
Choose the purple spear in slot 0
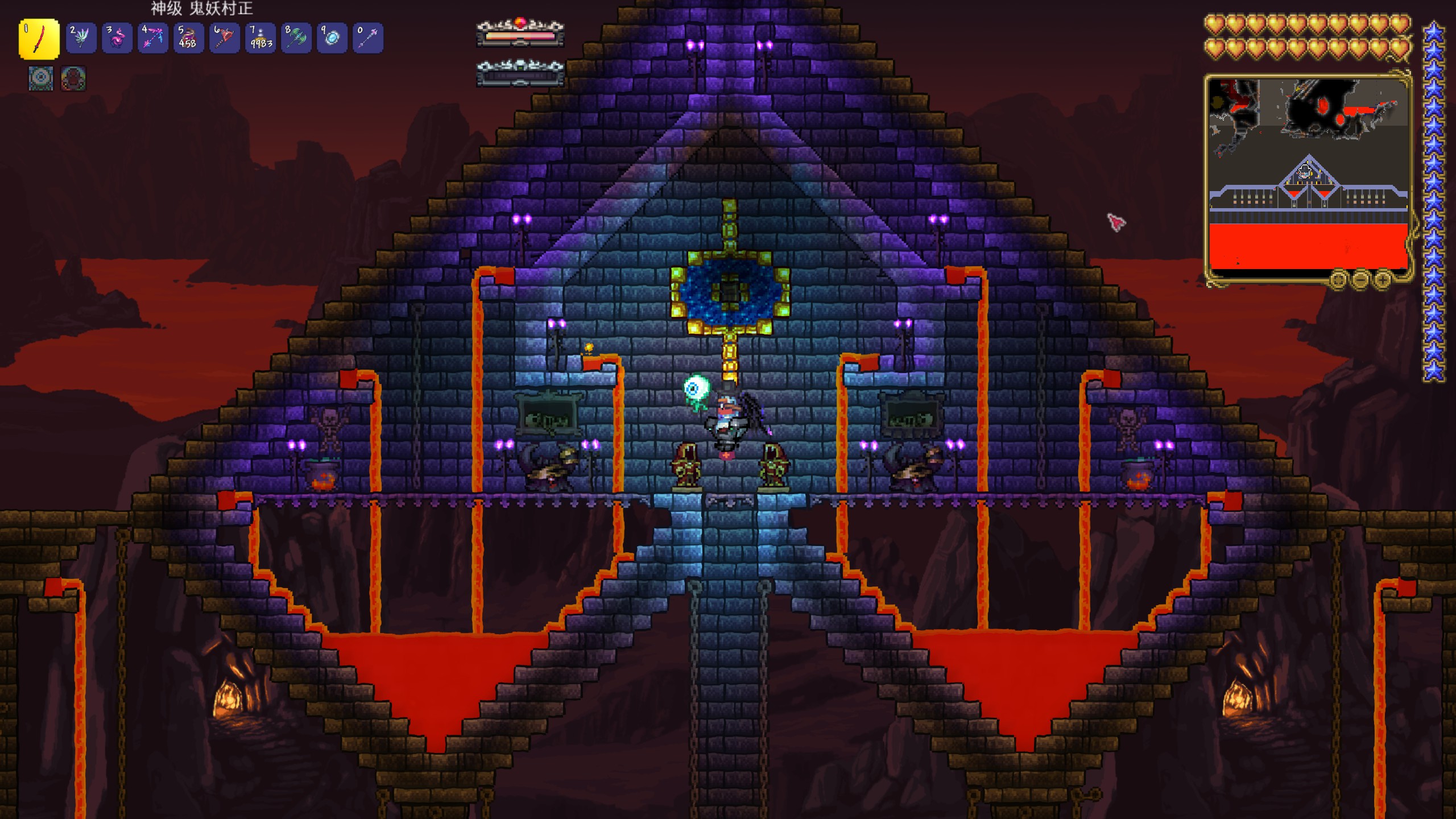[x=368, y=38]
